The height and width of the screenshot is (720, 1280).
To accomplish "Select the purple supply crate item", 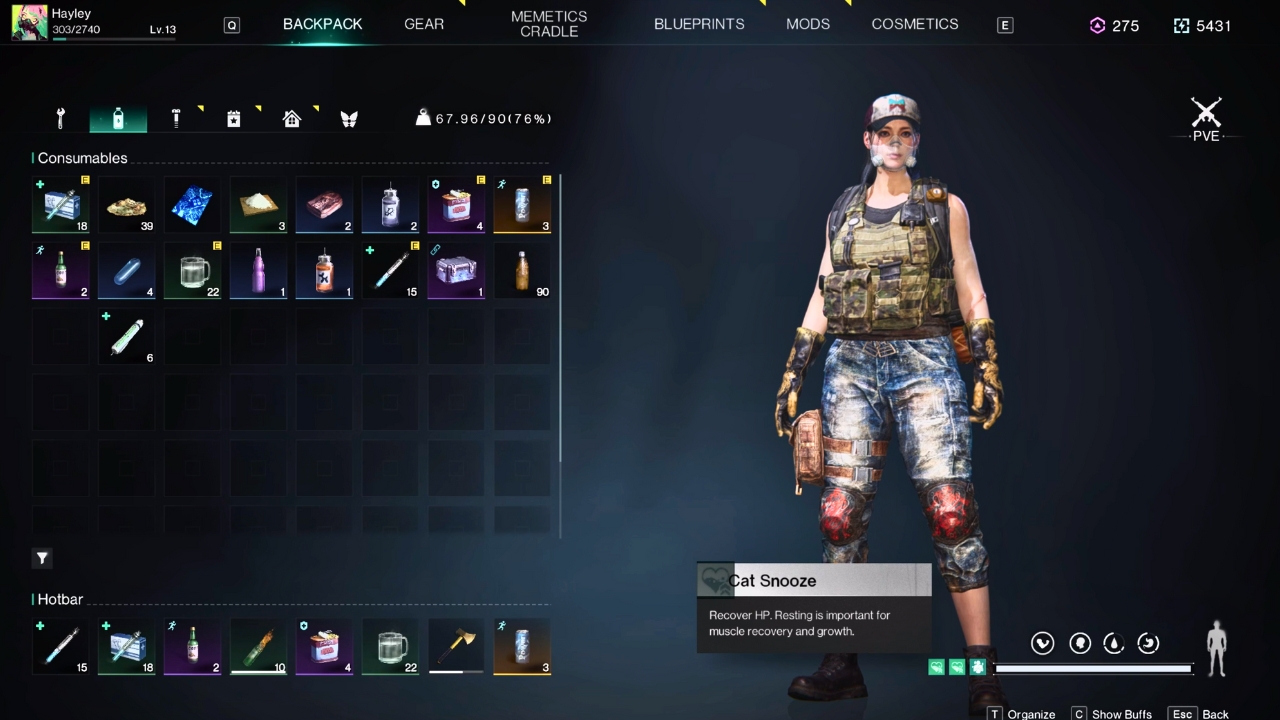I will pos(456,271).
